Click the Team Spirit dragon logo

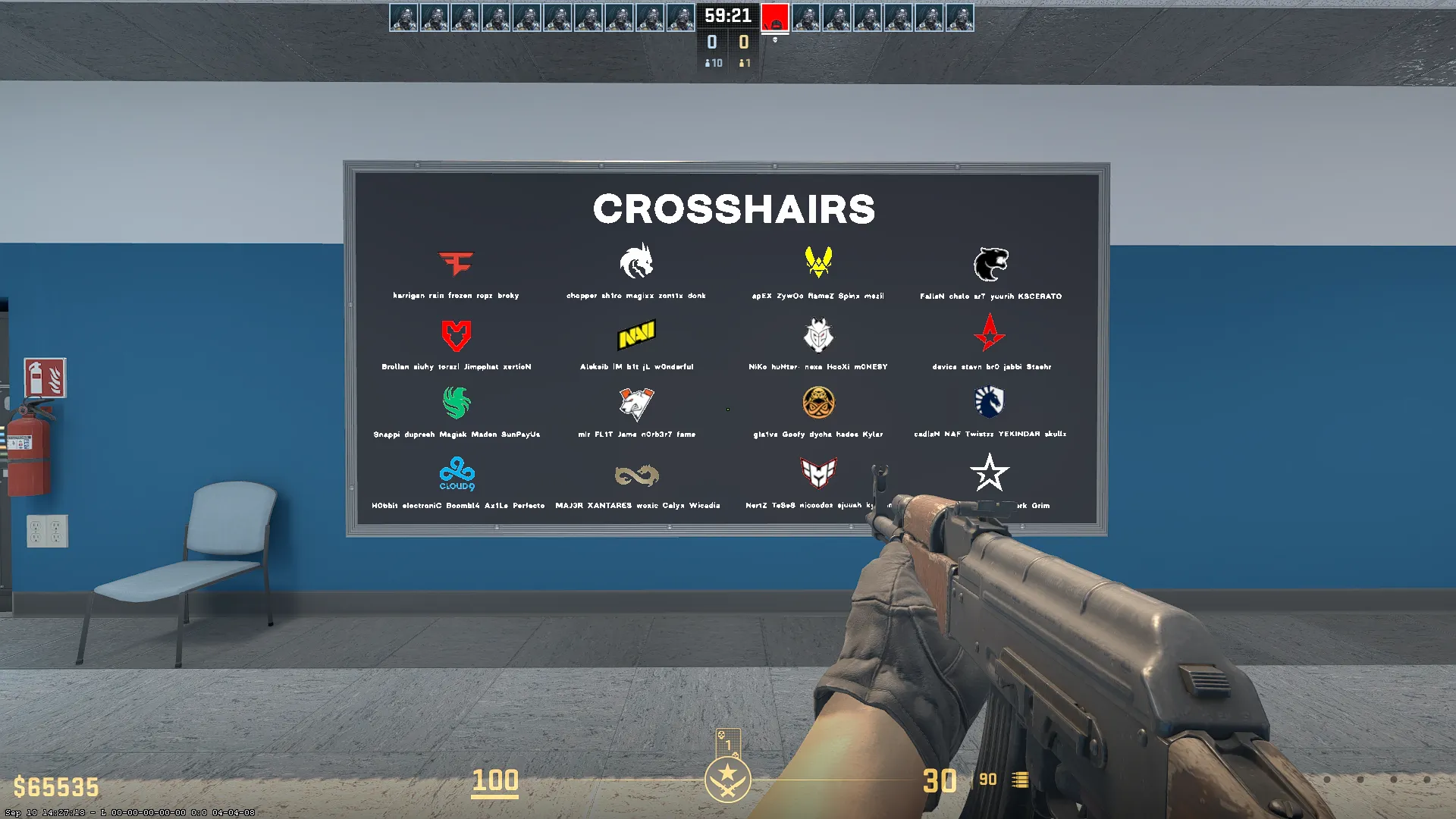pos(637,262)
